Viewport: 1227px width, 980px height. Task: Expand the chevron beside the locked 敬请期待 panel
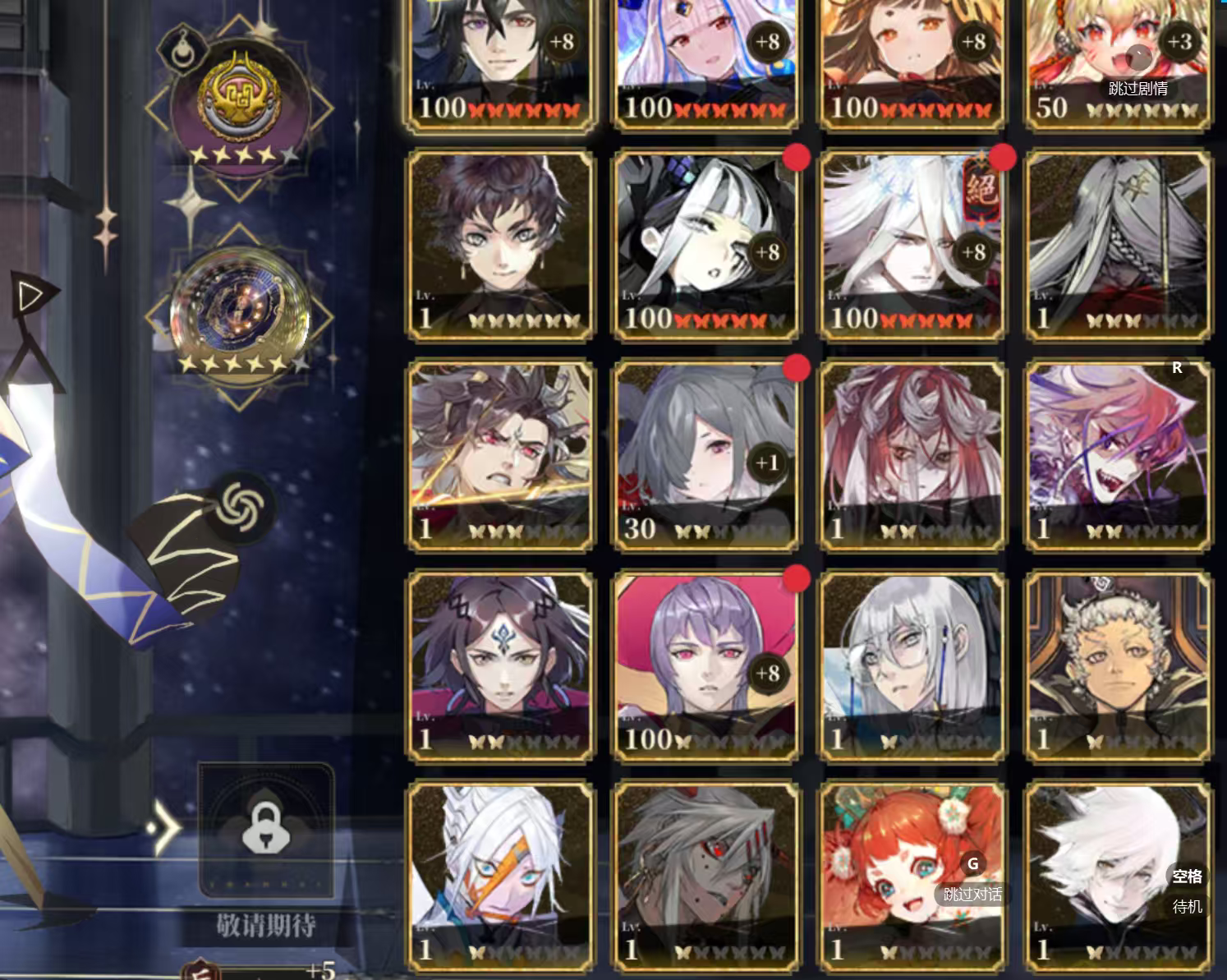coord(164,830)
